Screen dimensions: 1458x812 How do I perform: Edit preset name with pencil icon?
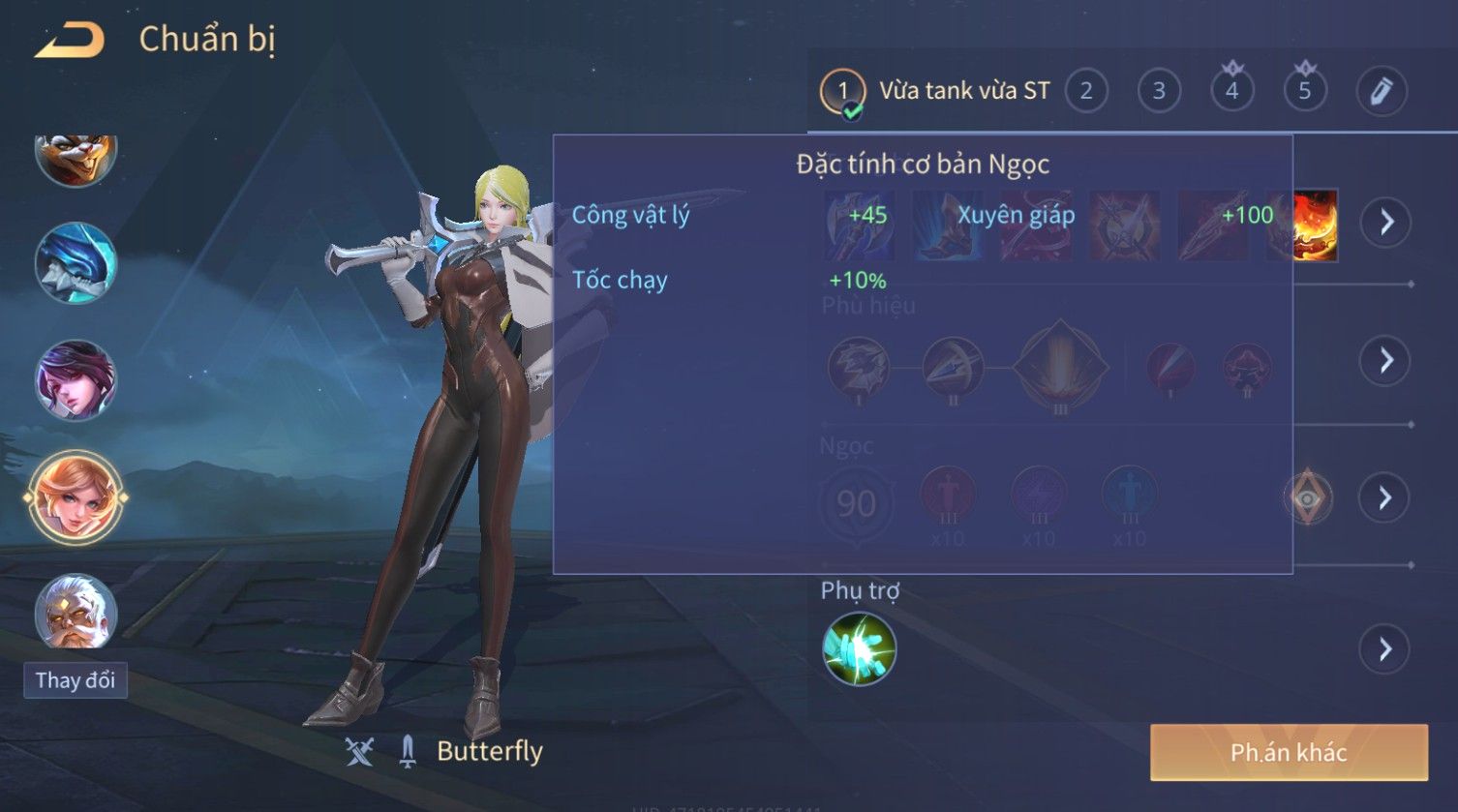pos(1381,92)
